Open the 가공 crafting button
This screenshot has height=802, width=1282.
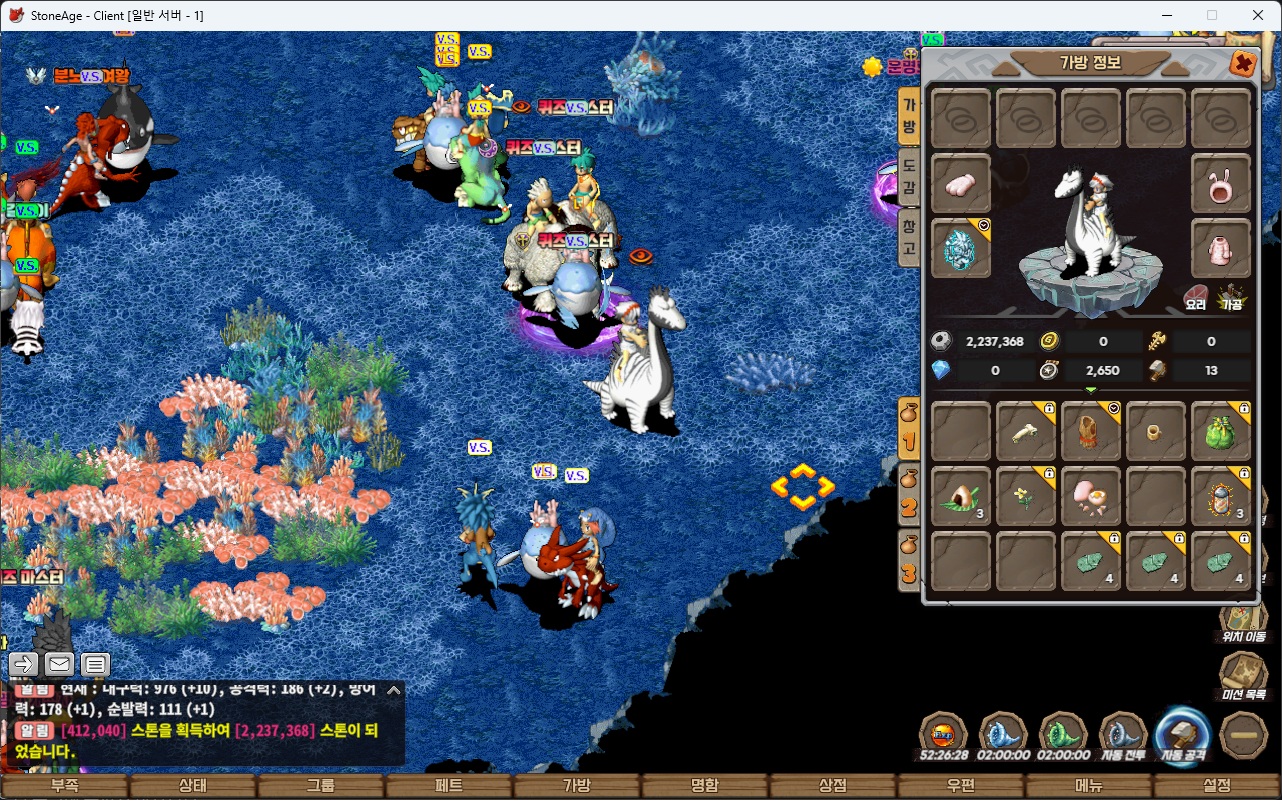click(1231, 297)
